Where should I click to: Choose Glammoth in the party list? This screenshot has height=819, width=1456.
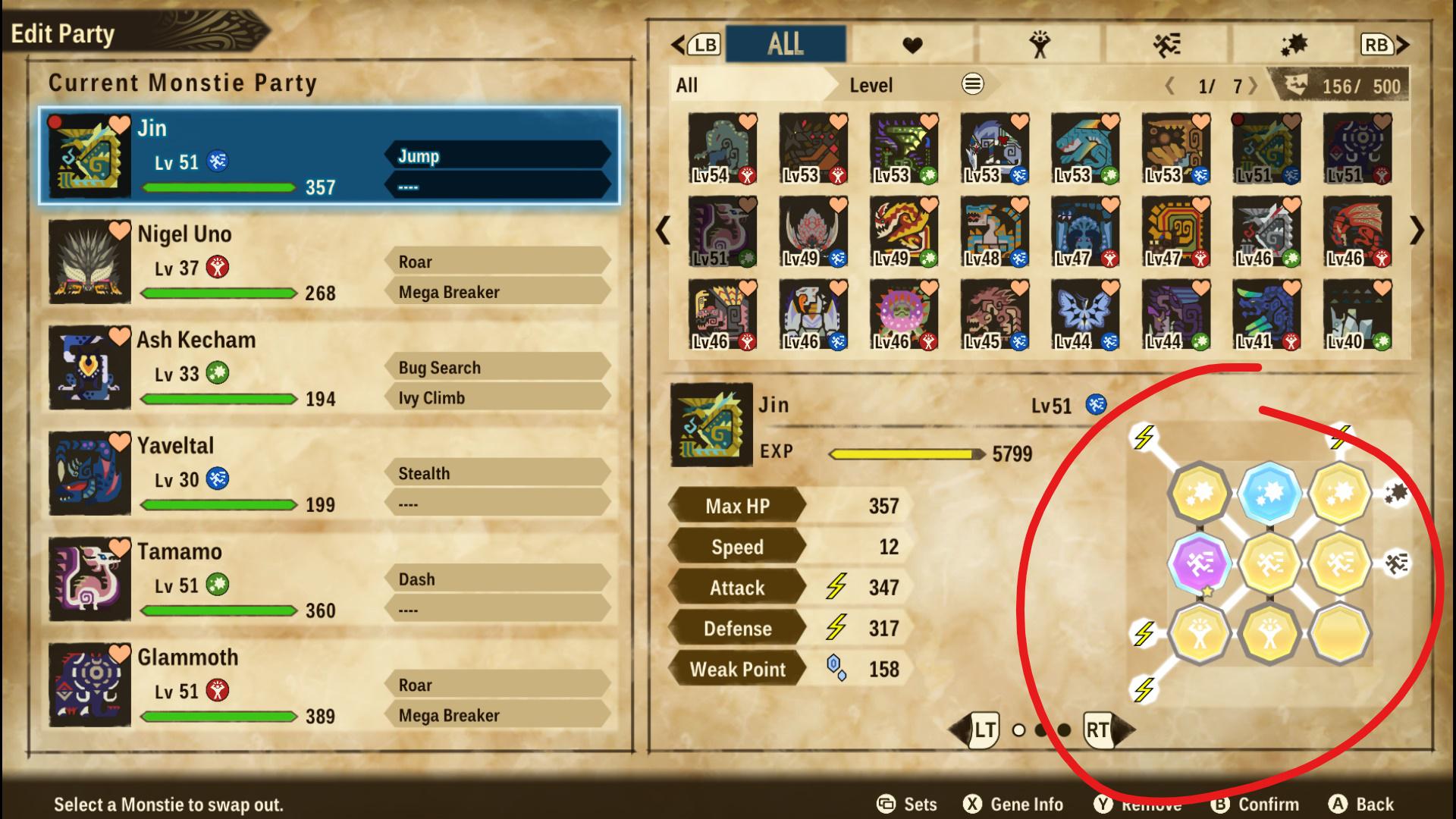330,686
